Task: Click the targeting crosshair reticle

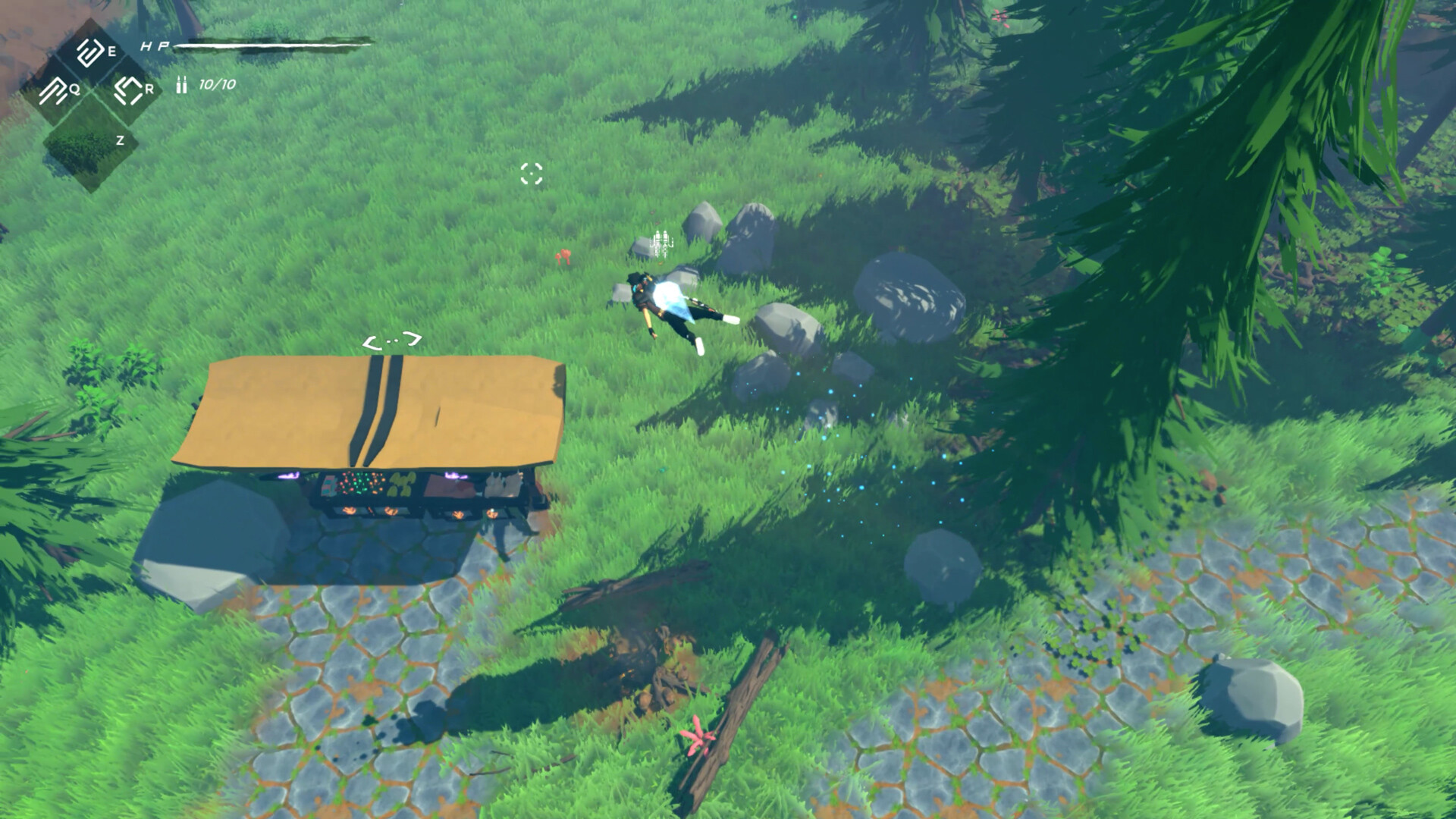Action: point(533,174)
